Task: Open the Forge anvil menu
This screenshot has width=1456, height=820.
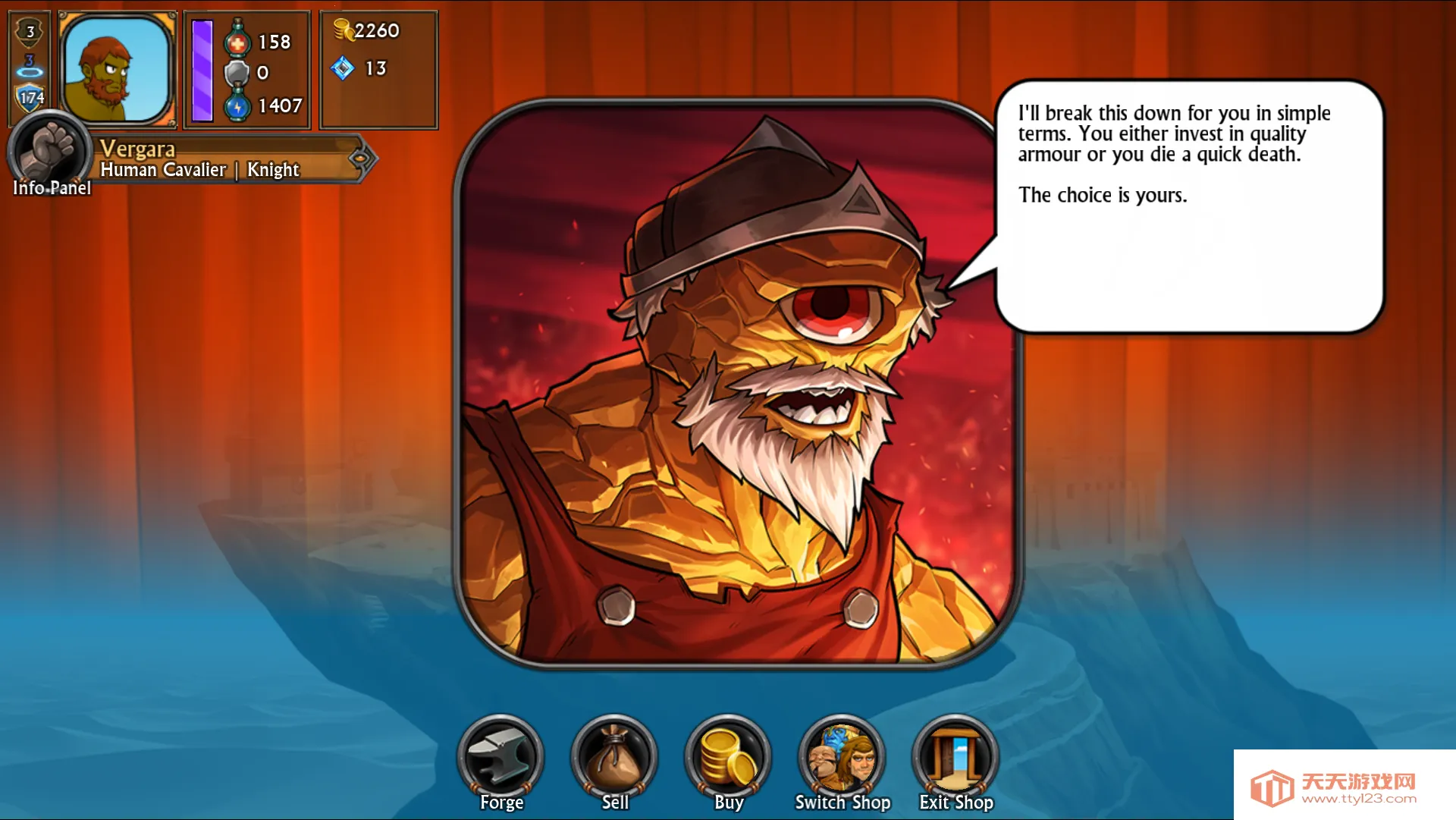Action: [500, 757]
